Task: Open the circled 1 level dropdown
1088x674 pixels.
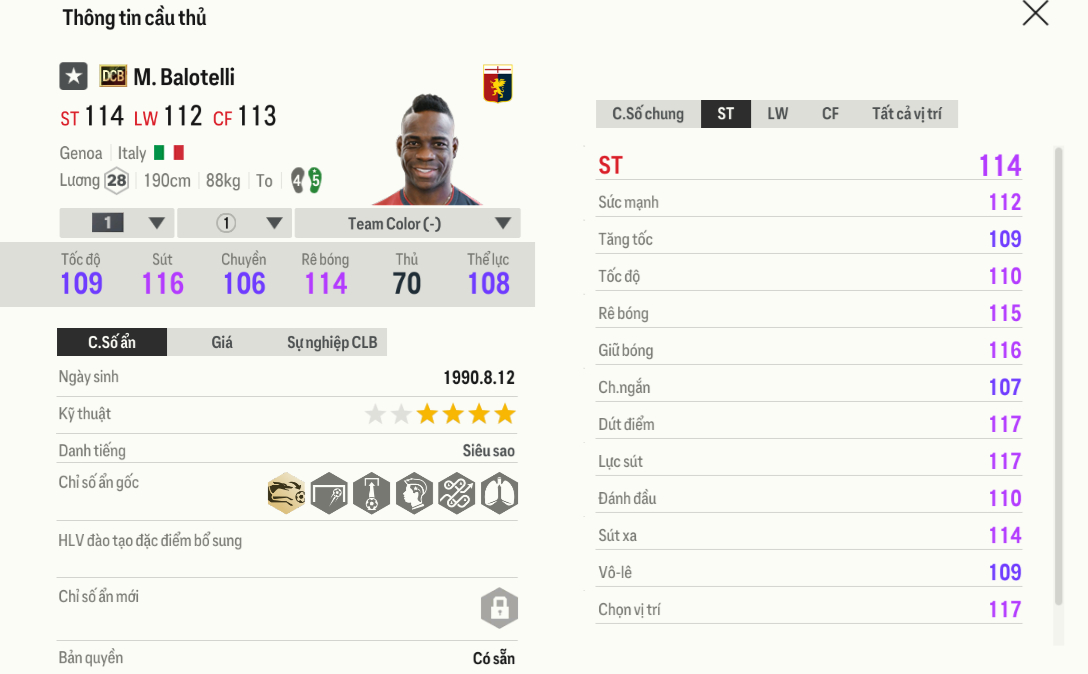Action: [235, 223]
